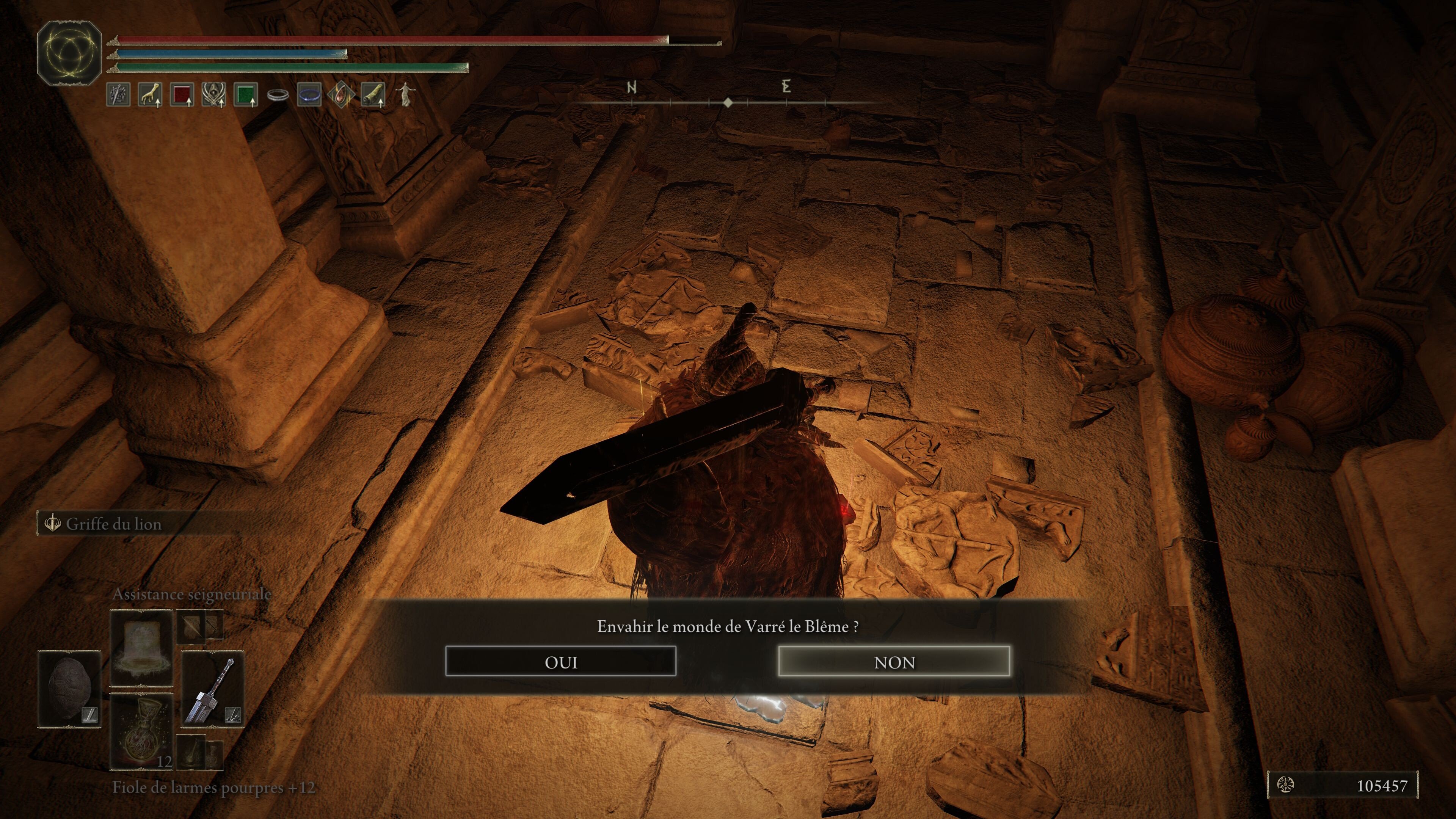The width and height of the screenshot is (1456, 819).
Task: Click the green square buff status icon
Action: click(x=245, y=94)
